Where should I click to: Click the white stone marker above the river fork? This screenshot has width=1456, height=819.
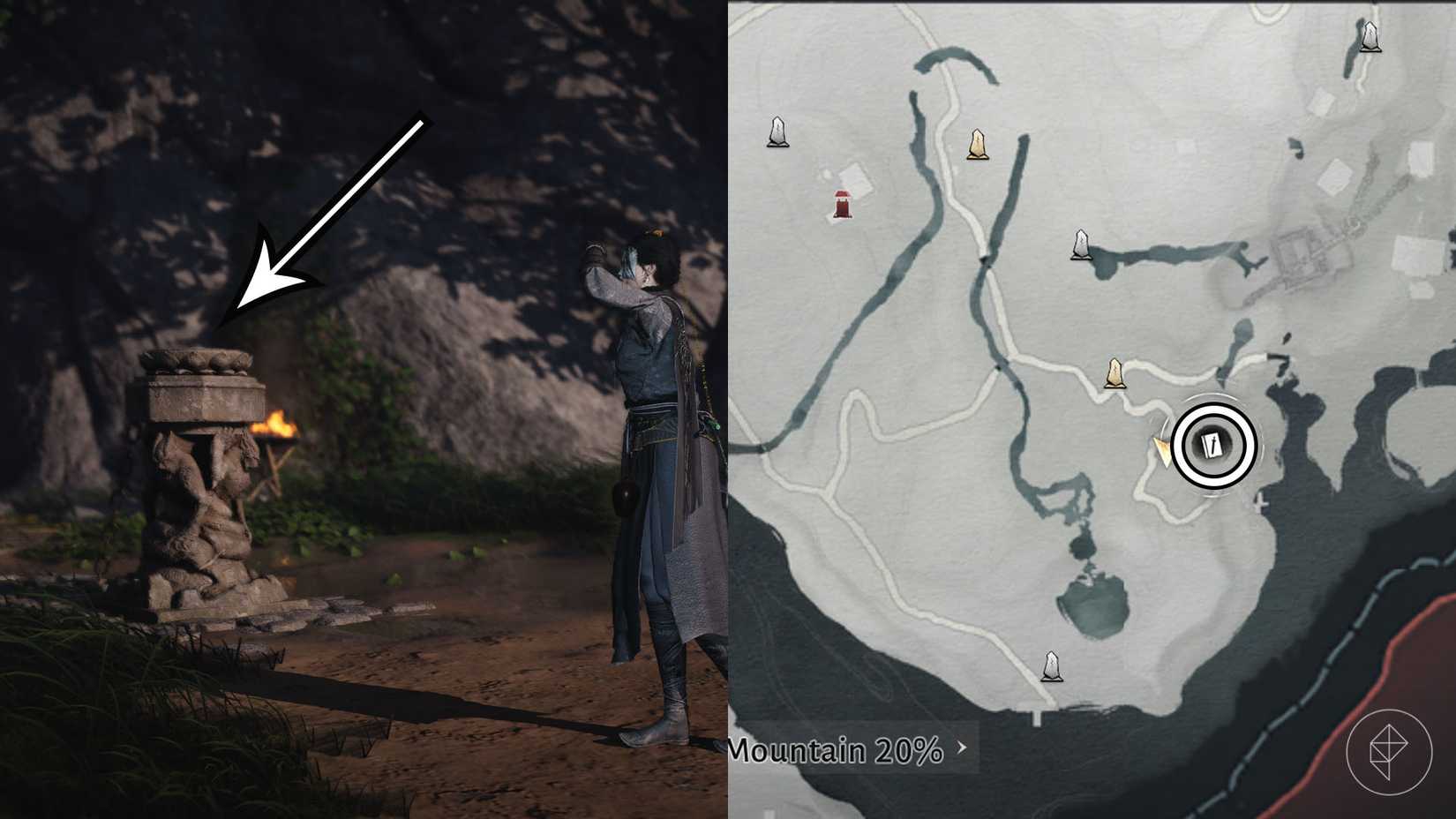(x=1080, y=244)
